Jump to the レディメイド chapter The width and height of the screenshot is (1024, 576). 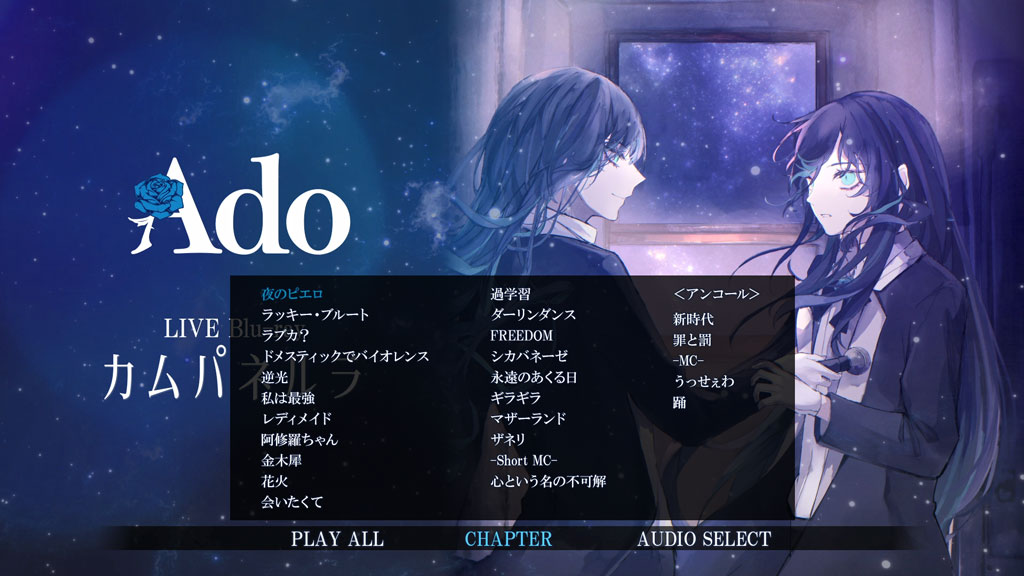tap(296, 419)
